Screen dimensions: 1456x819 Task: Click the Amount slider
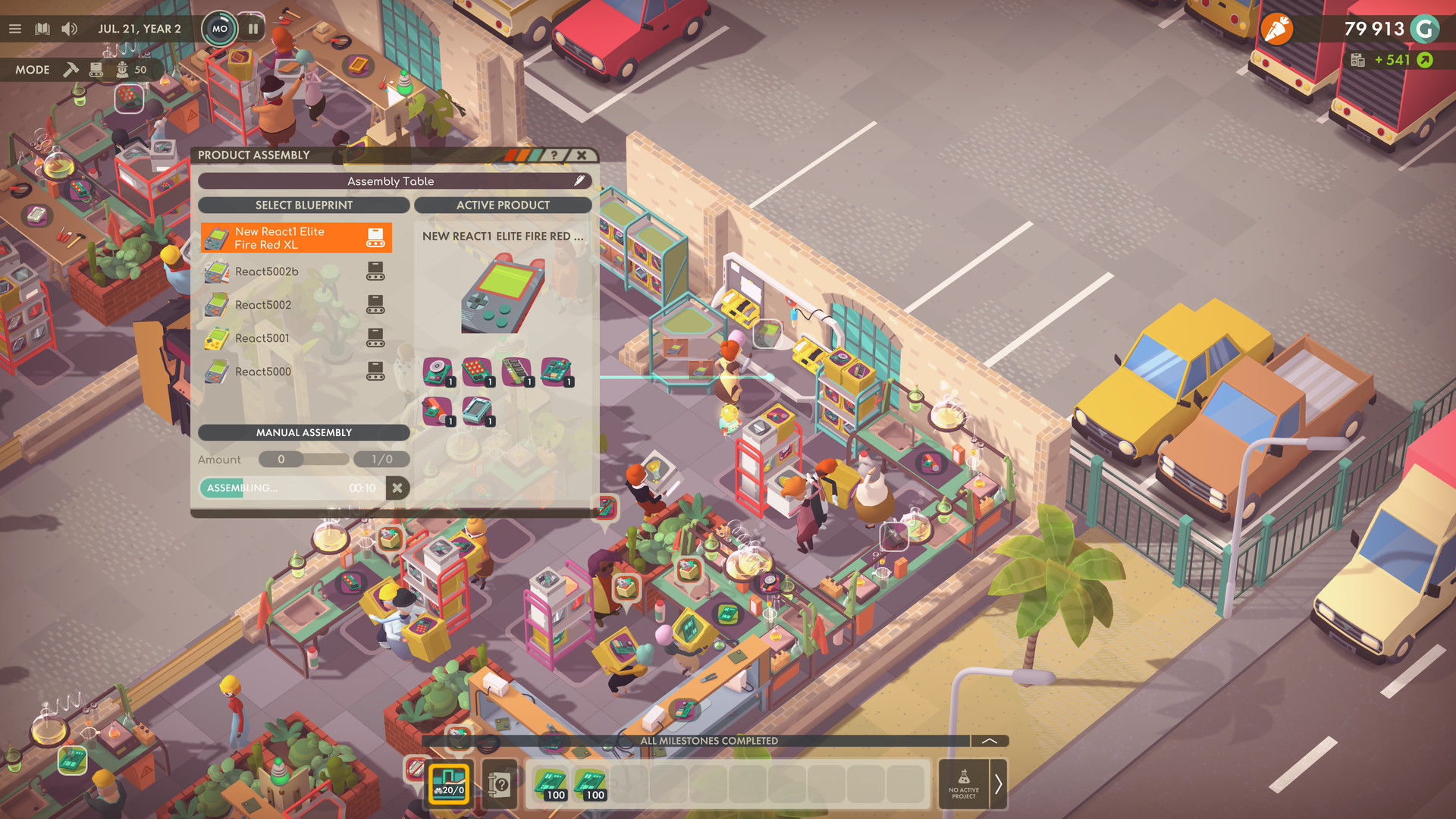tap(281, 459)
